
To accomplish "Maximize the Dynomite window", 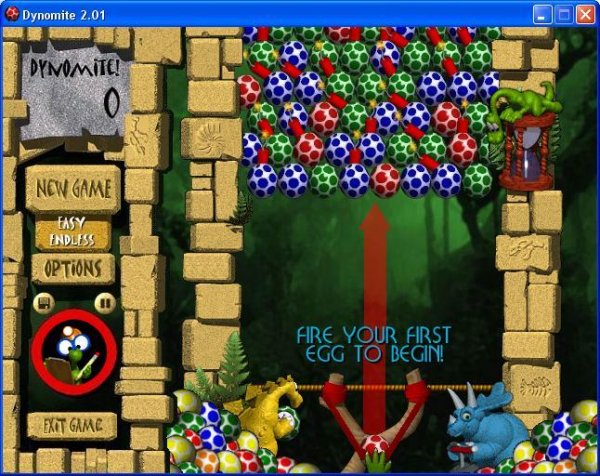I will coord(565,13).
